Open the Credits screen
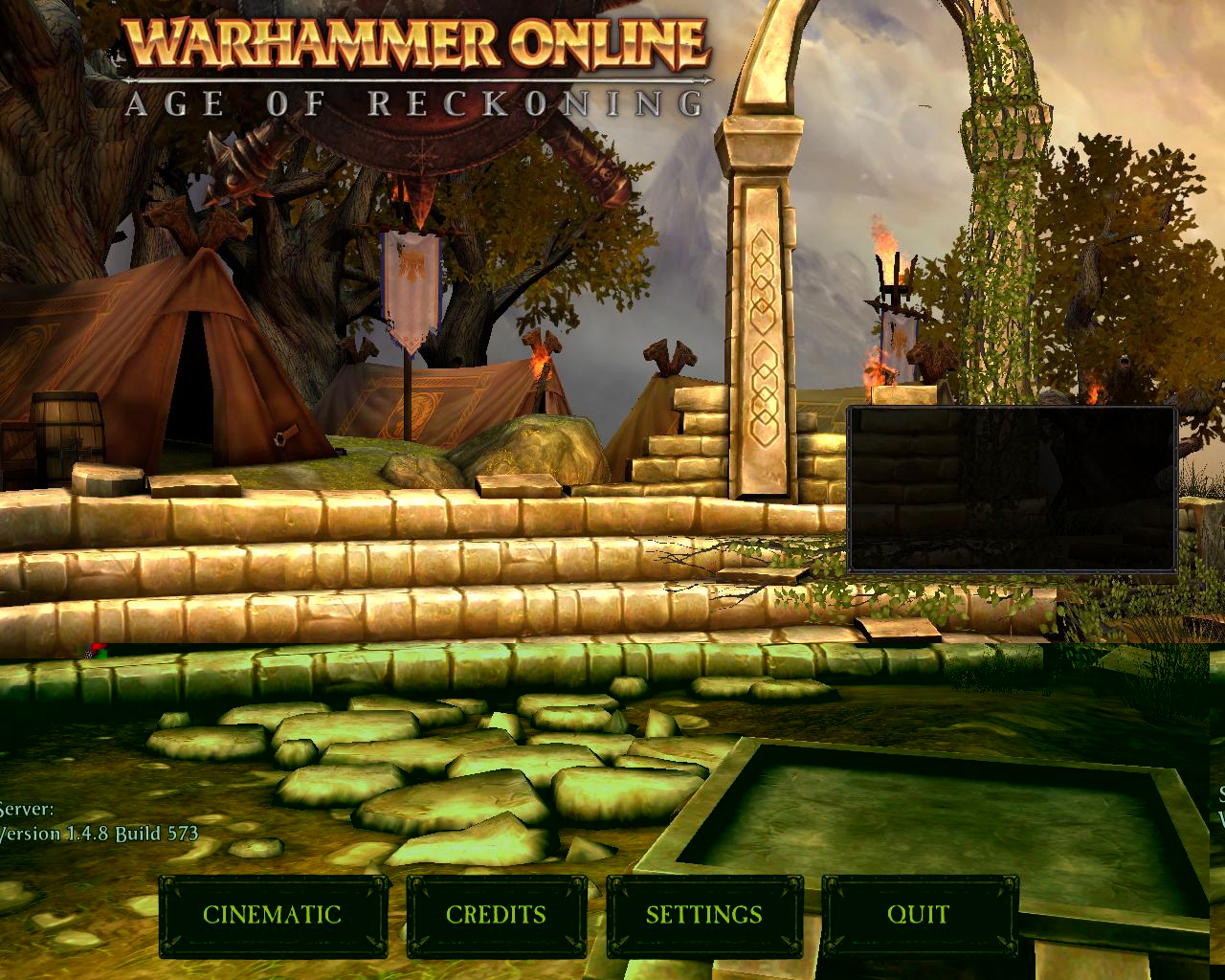1225x980 pixels. pos(496,915)
